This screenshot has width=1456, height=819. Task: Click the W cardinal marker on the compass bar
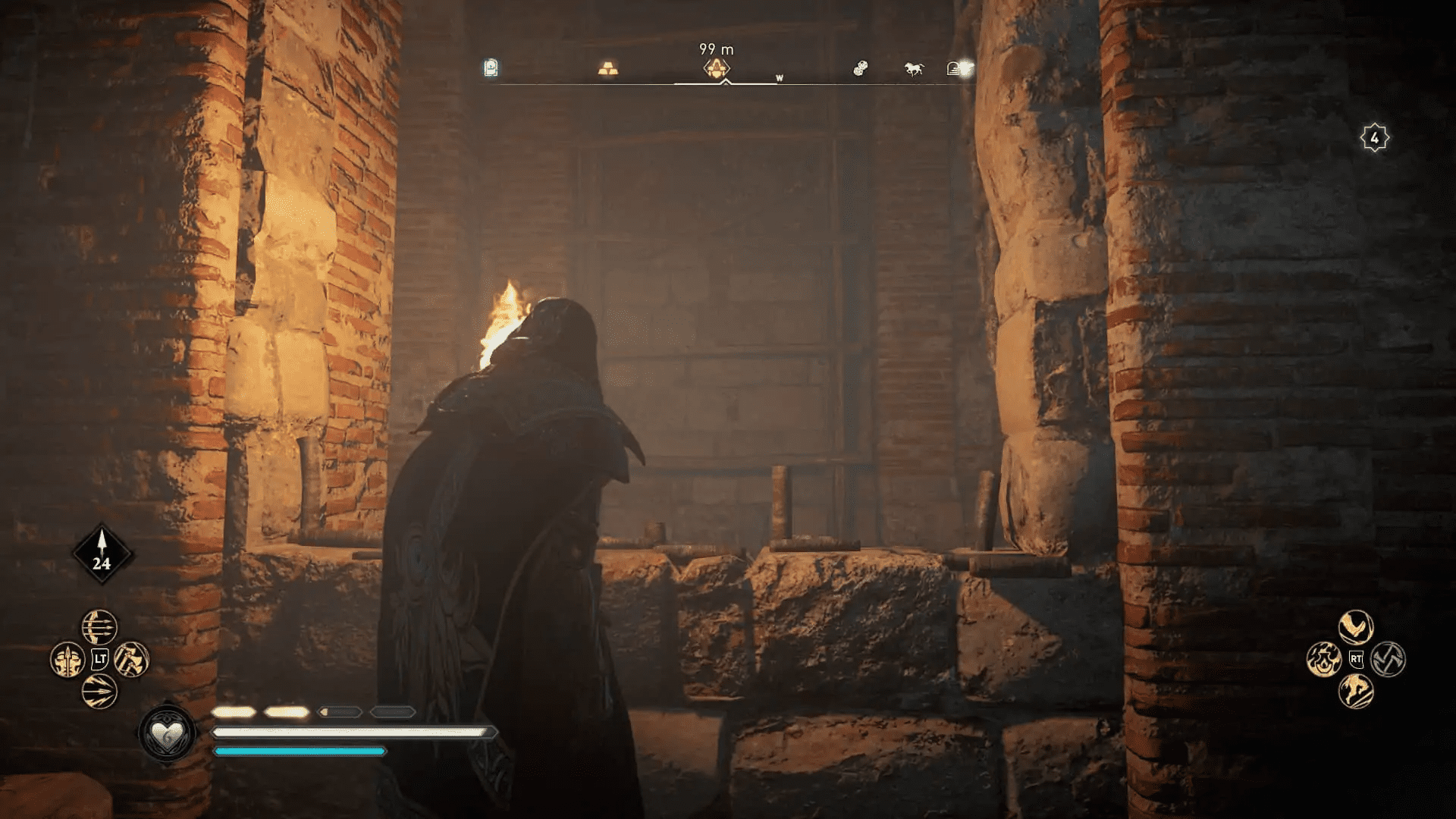[780, 79]
